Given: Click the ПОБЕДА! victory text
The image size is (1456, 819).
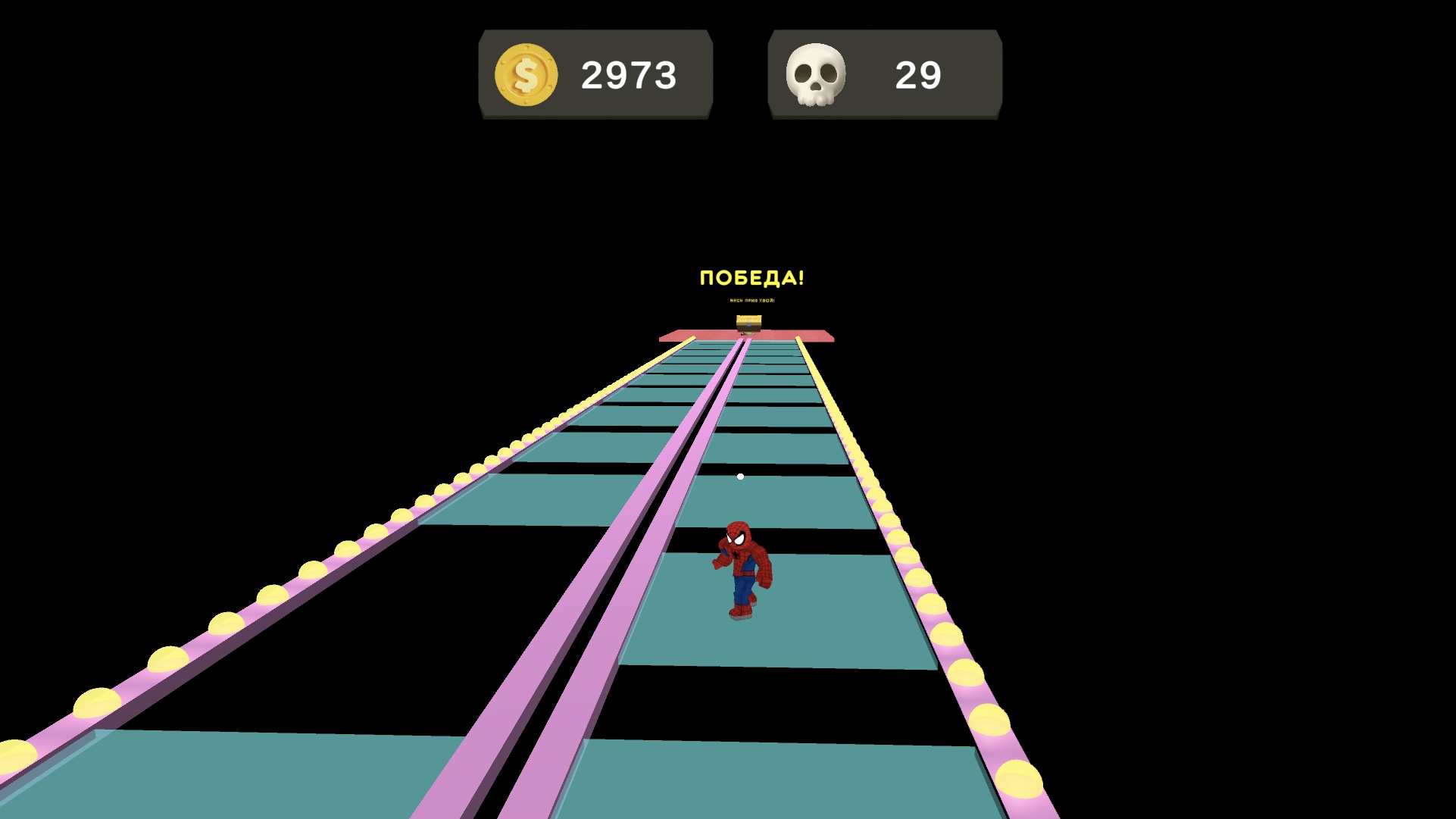Looking at the screenshot, I should click(751, 278).
